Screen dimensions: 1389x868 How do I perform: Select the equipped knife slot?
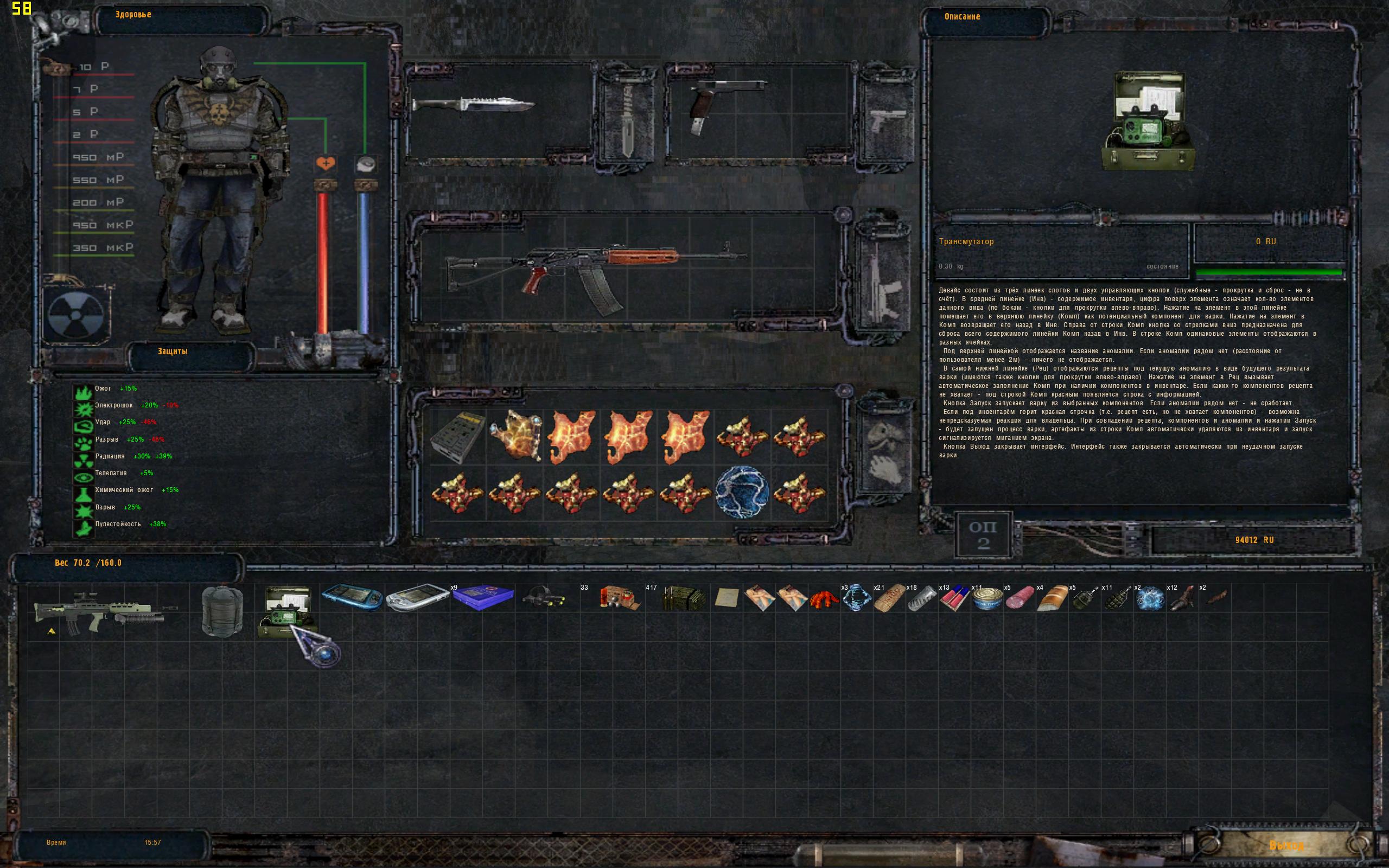474,106
